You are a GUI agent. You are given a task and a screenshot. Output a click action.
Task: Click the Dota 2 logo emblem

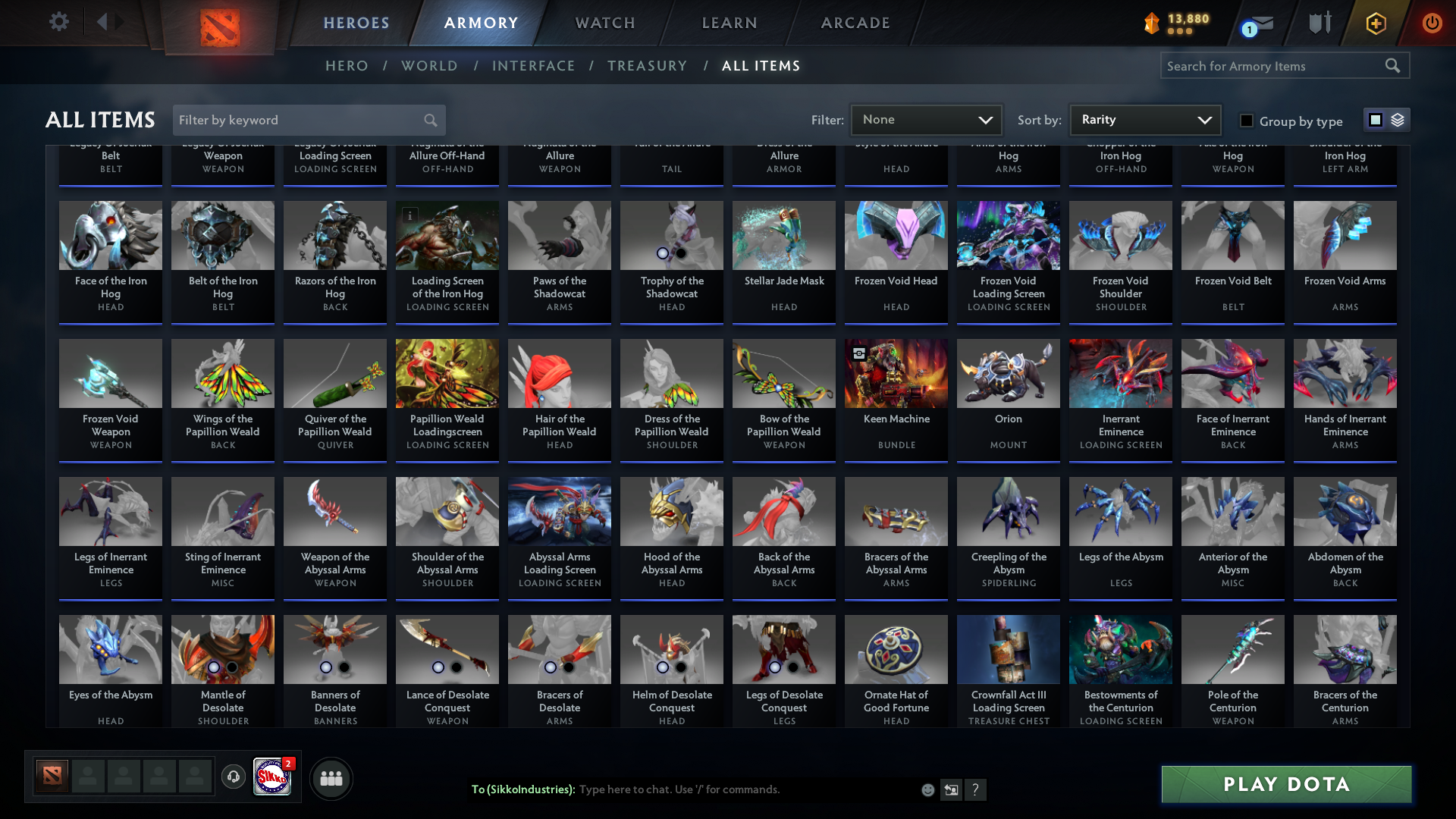pyautogui.click(x=221, y=23)
